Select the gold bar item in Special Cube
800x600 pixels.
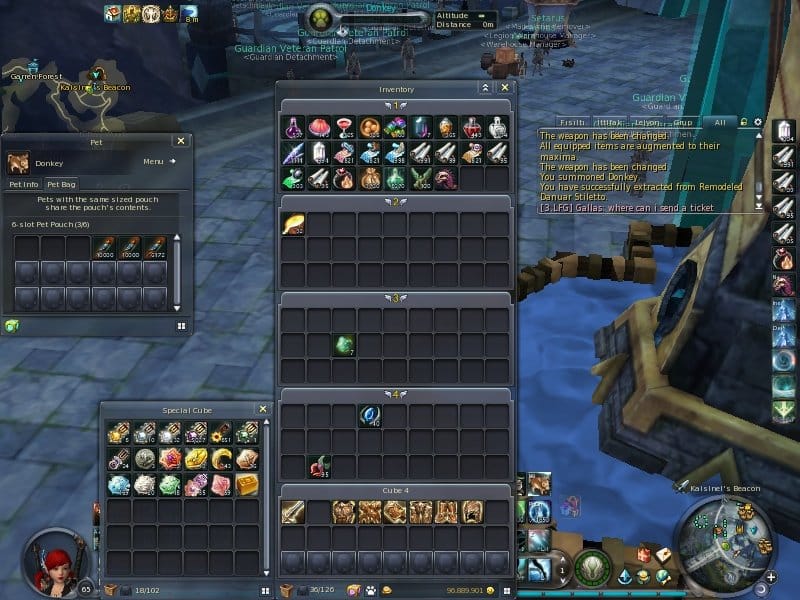tap(247, 484)
